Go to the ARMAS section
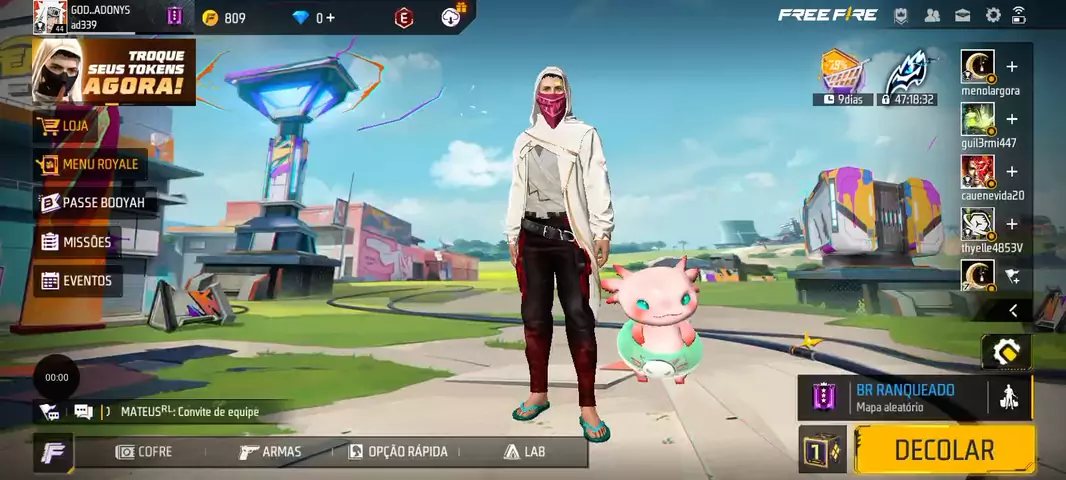The width and height of the screenshot is (1066, 480). click(270, 452)
